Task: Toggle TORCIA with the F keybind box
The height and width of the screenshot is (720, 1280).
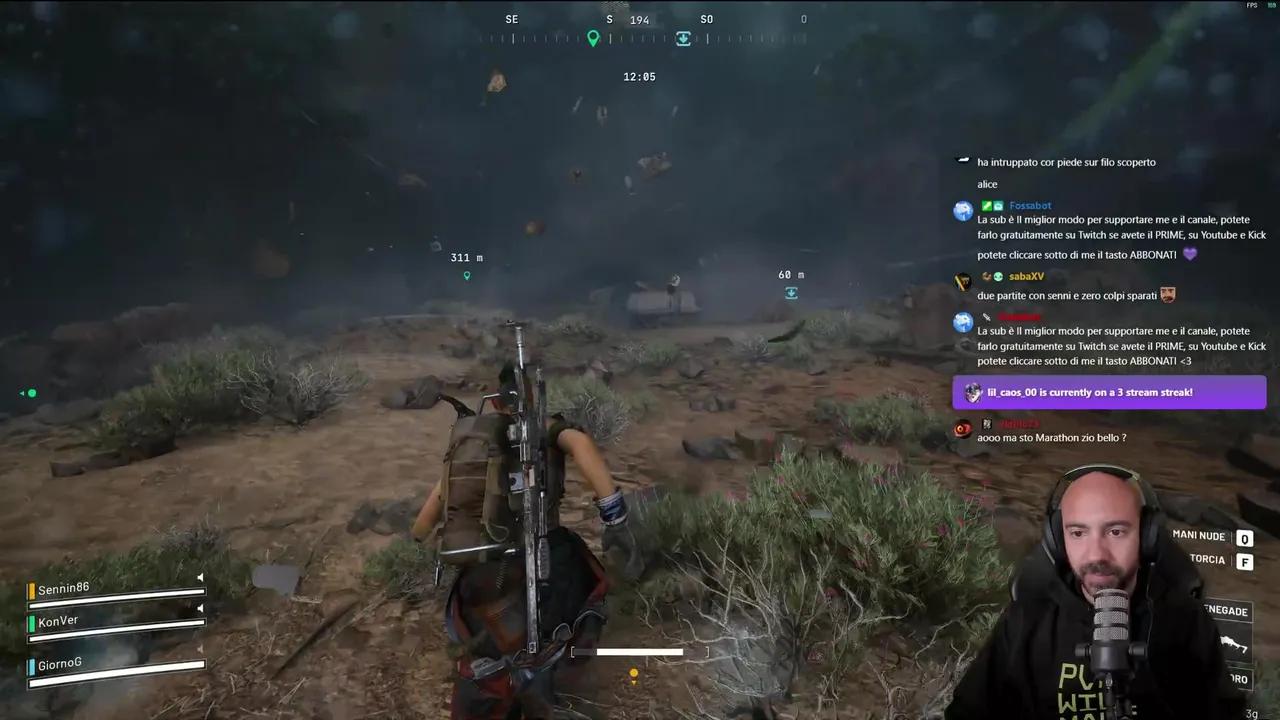Action: [x=1245, y=562]
